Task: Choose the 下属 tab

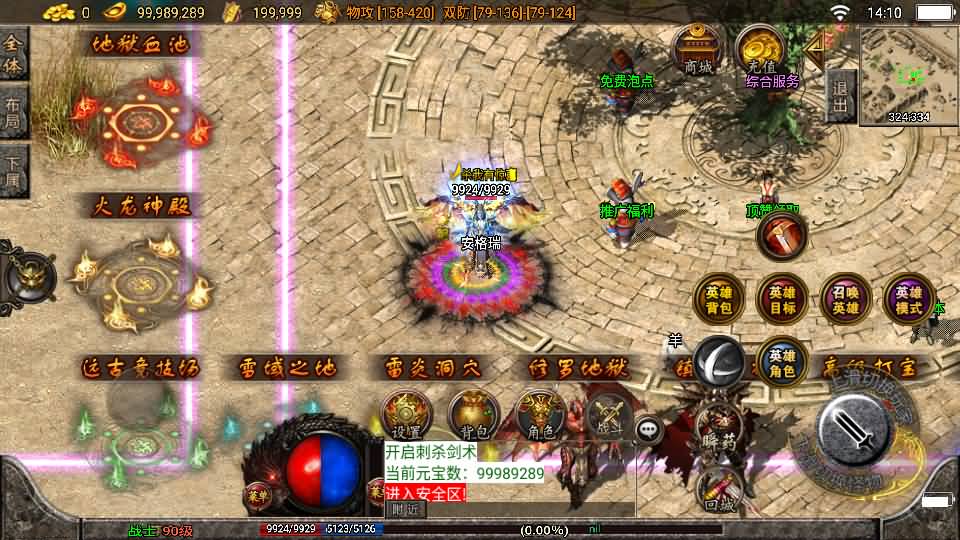Action: tap(14, 168)
